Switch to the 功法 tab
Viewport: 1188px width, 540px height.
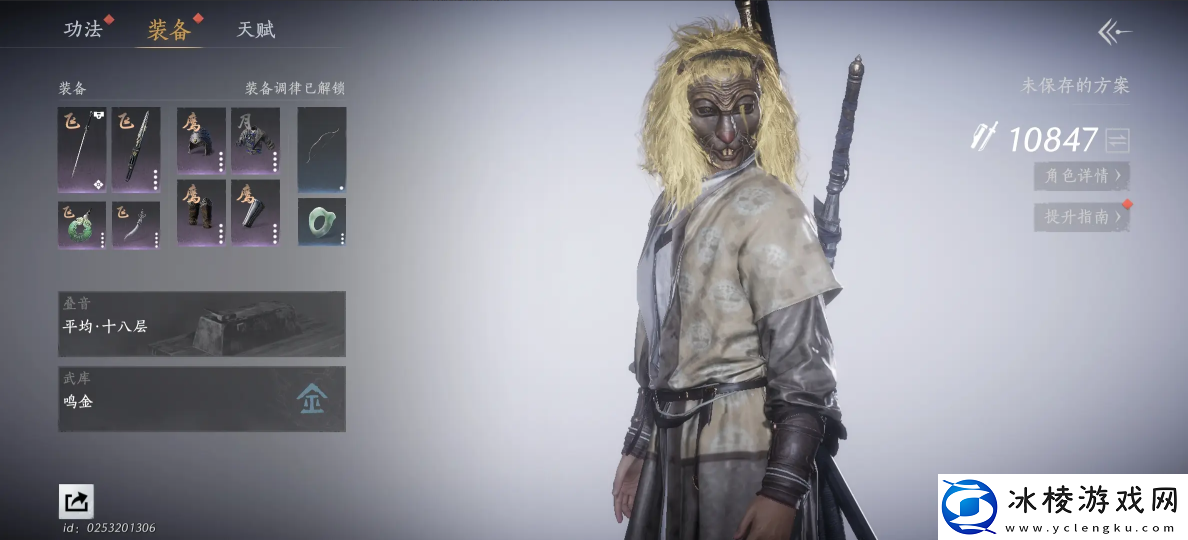coord(83,29)
